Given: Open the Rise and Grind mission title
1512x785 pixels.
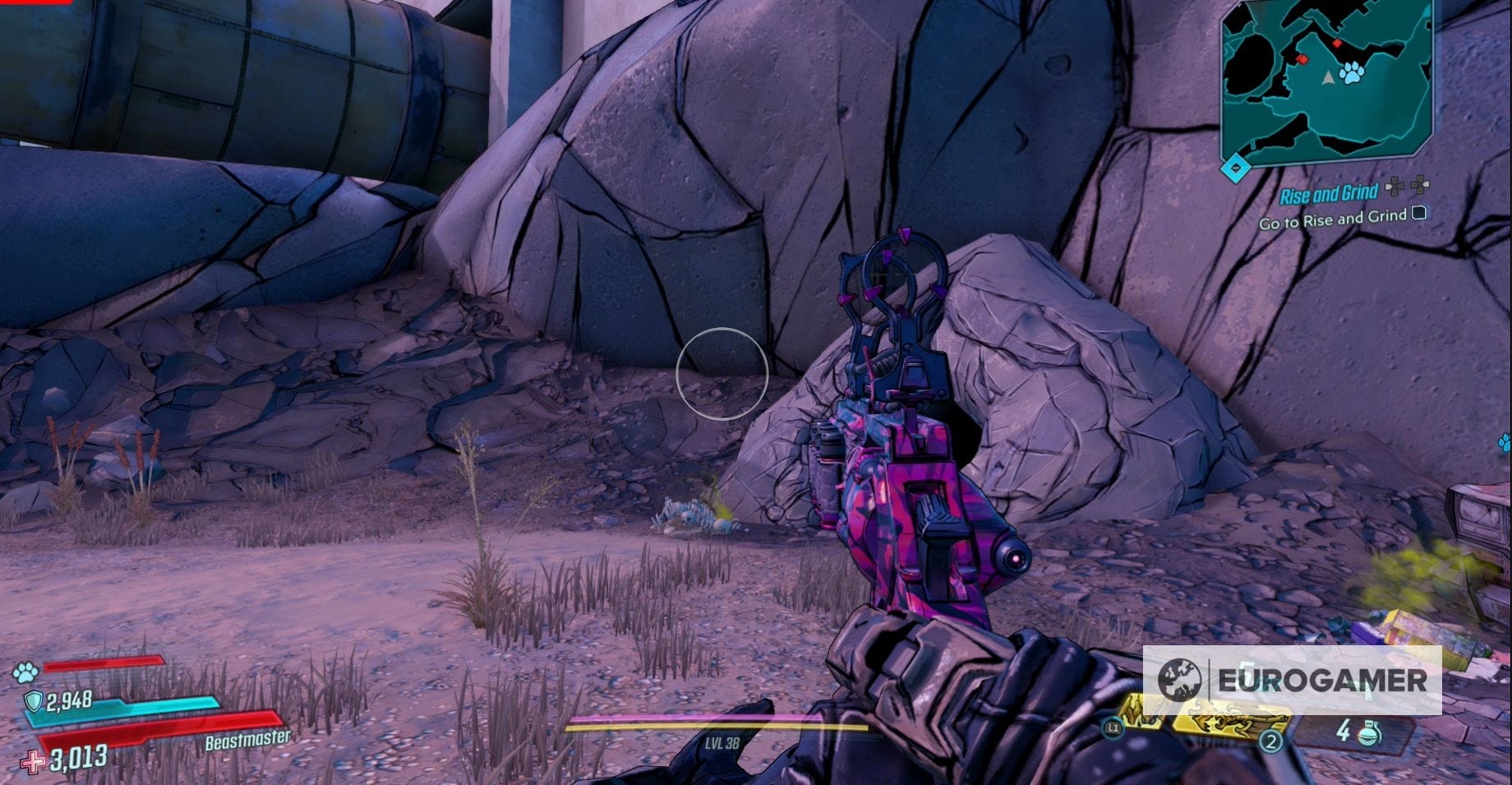Looking at the screenshot, I should pos(1330,193).
